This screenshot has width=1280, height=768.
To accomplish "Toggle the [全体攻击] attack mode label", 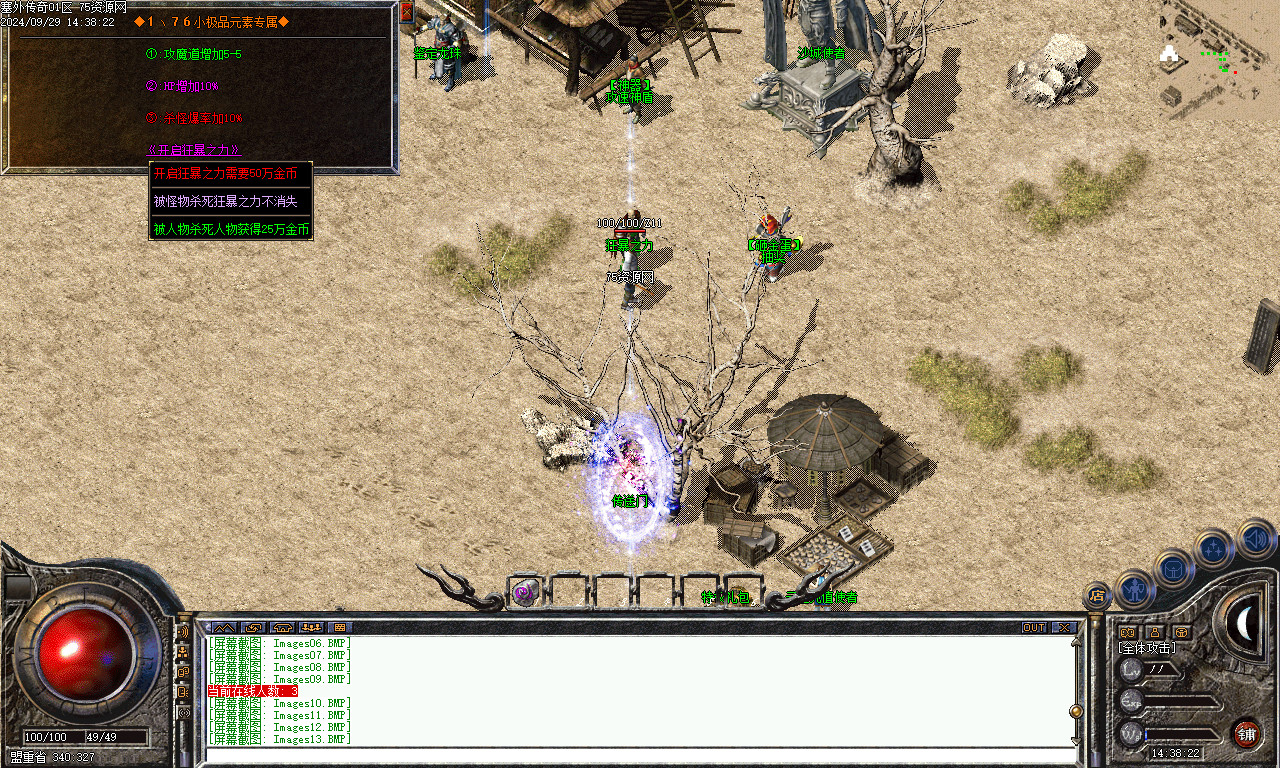I will click(x=1146, y=648).
